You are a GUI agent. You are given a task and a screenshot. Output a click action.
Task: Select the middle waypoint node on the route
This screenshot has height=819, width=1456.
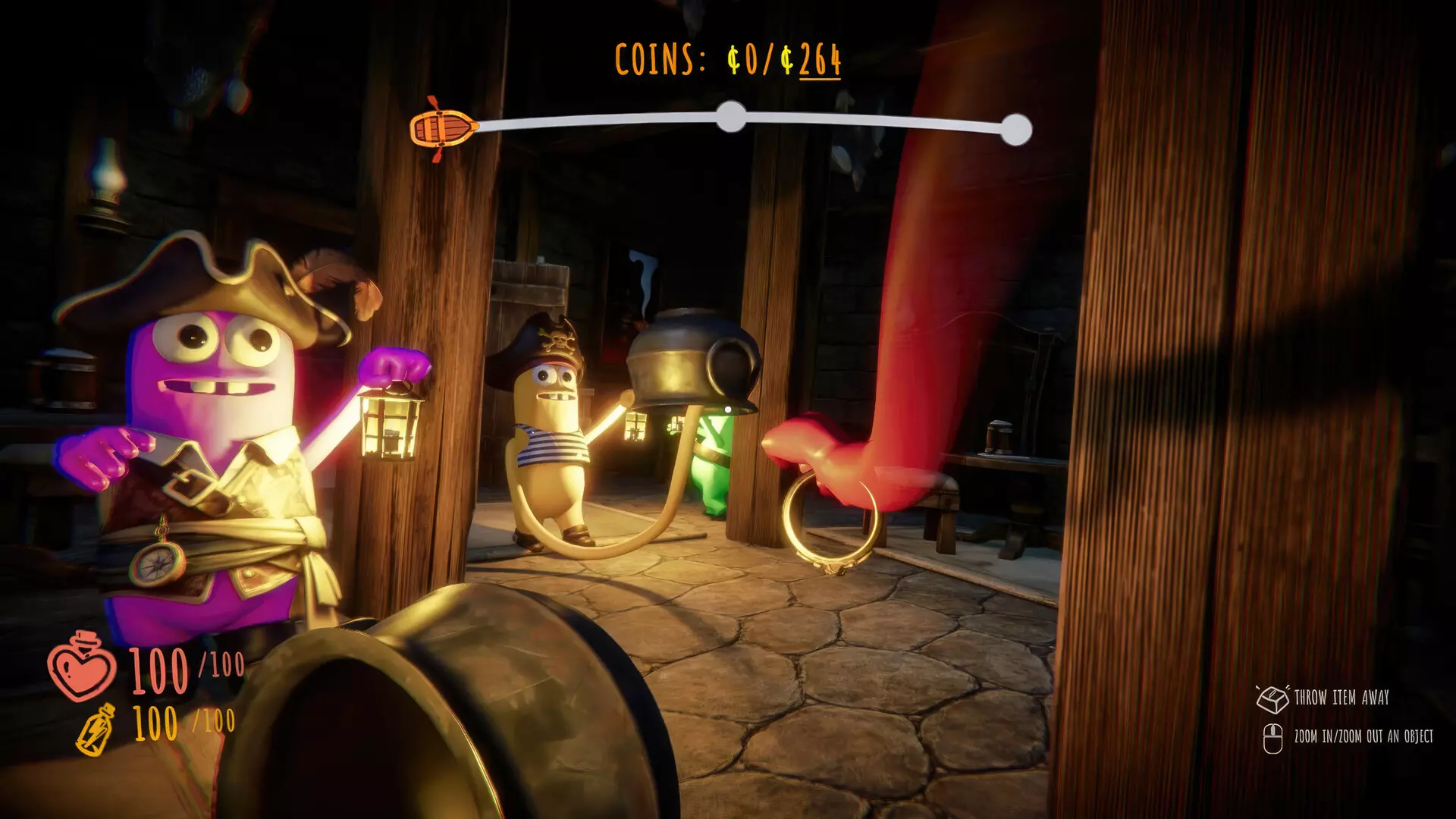(x=731, y=117)
